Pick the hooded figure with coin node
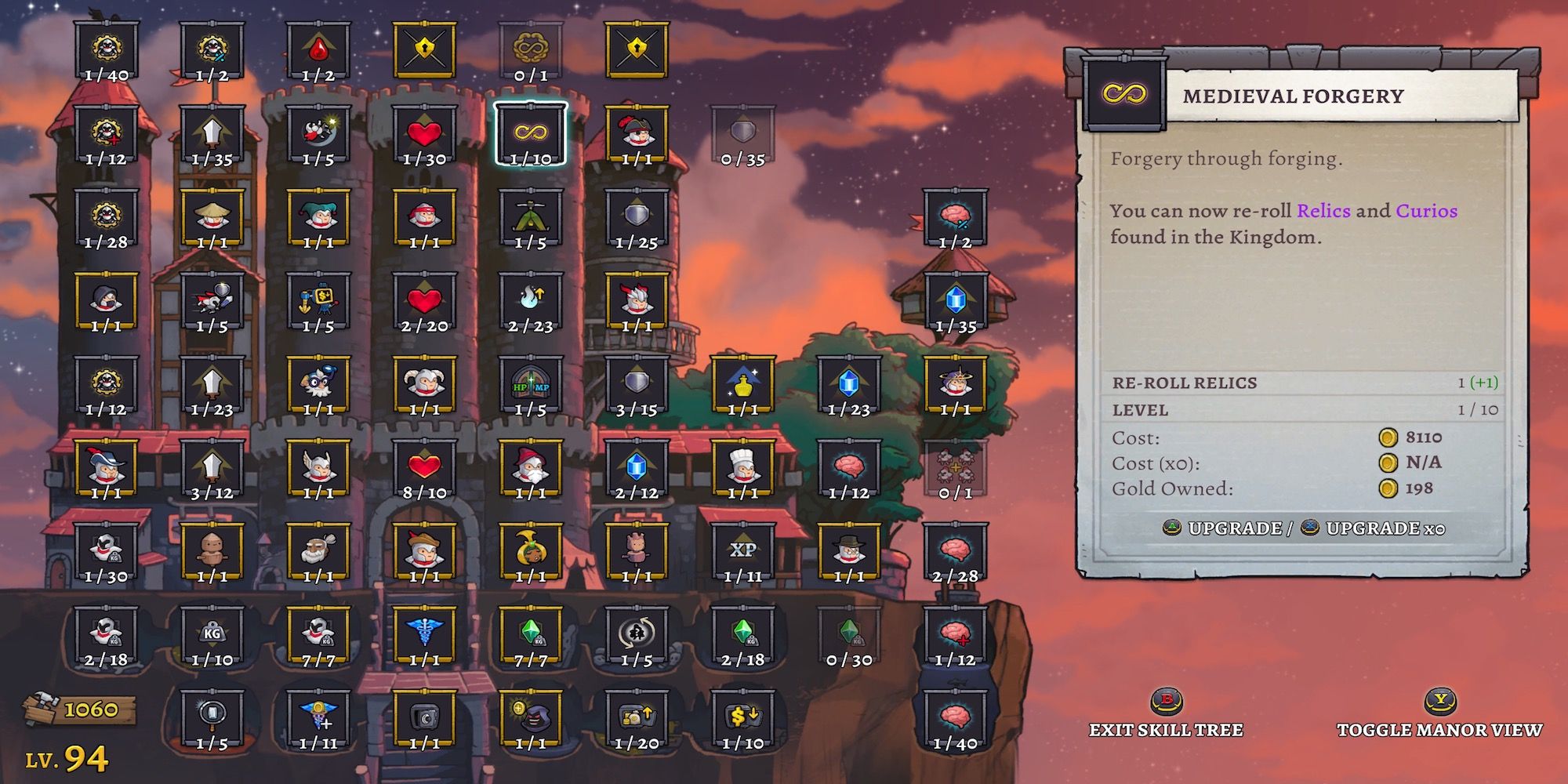1568x784 pixels. pos(530,718)
